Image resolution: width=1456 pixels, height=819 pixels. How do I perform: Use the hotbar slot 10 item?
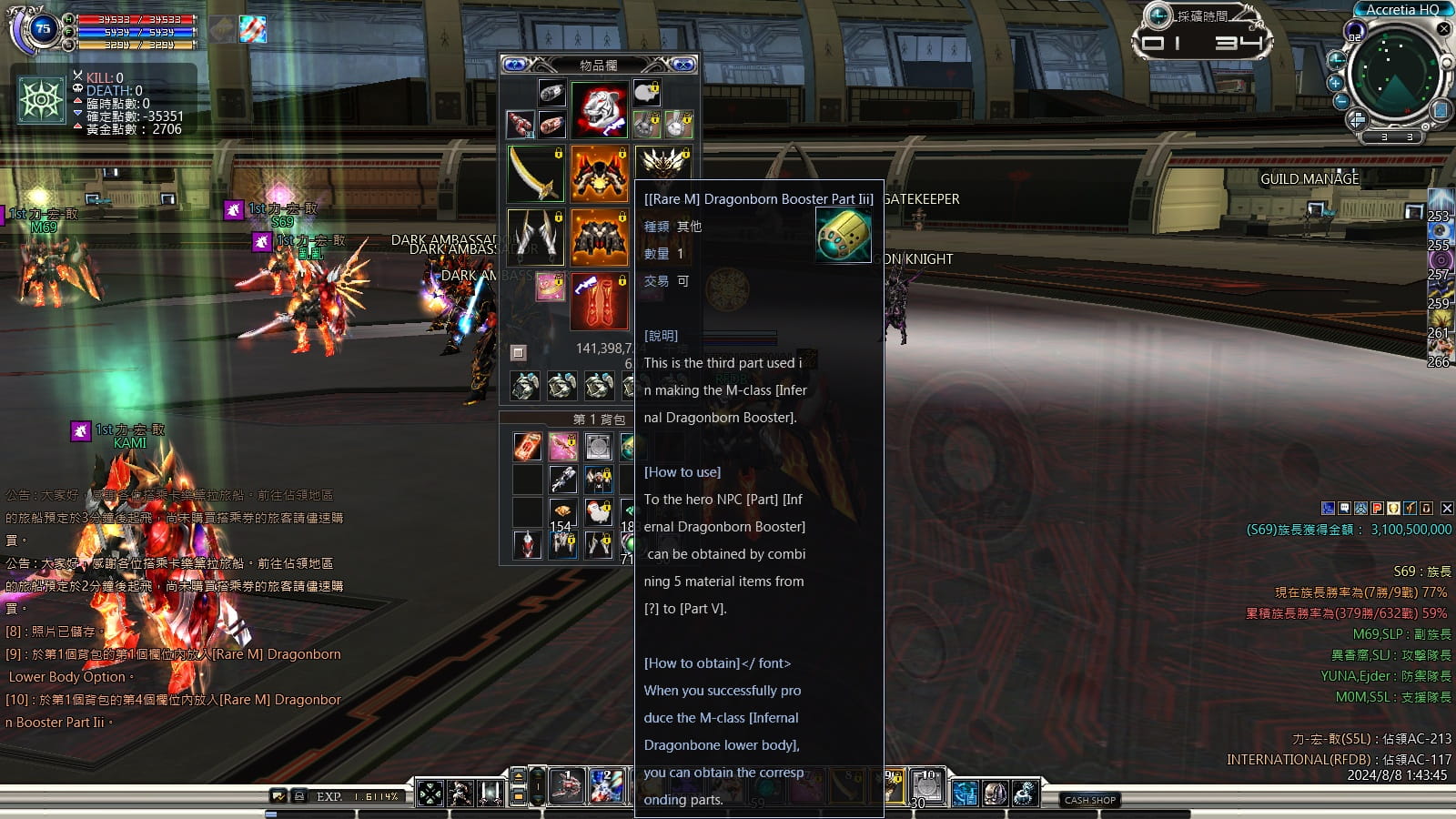[927, 787]
